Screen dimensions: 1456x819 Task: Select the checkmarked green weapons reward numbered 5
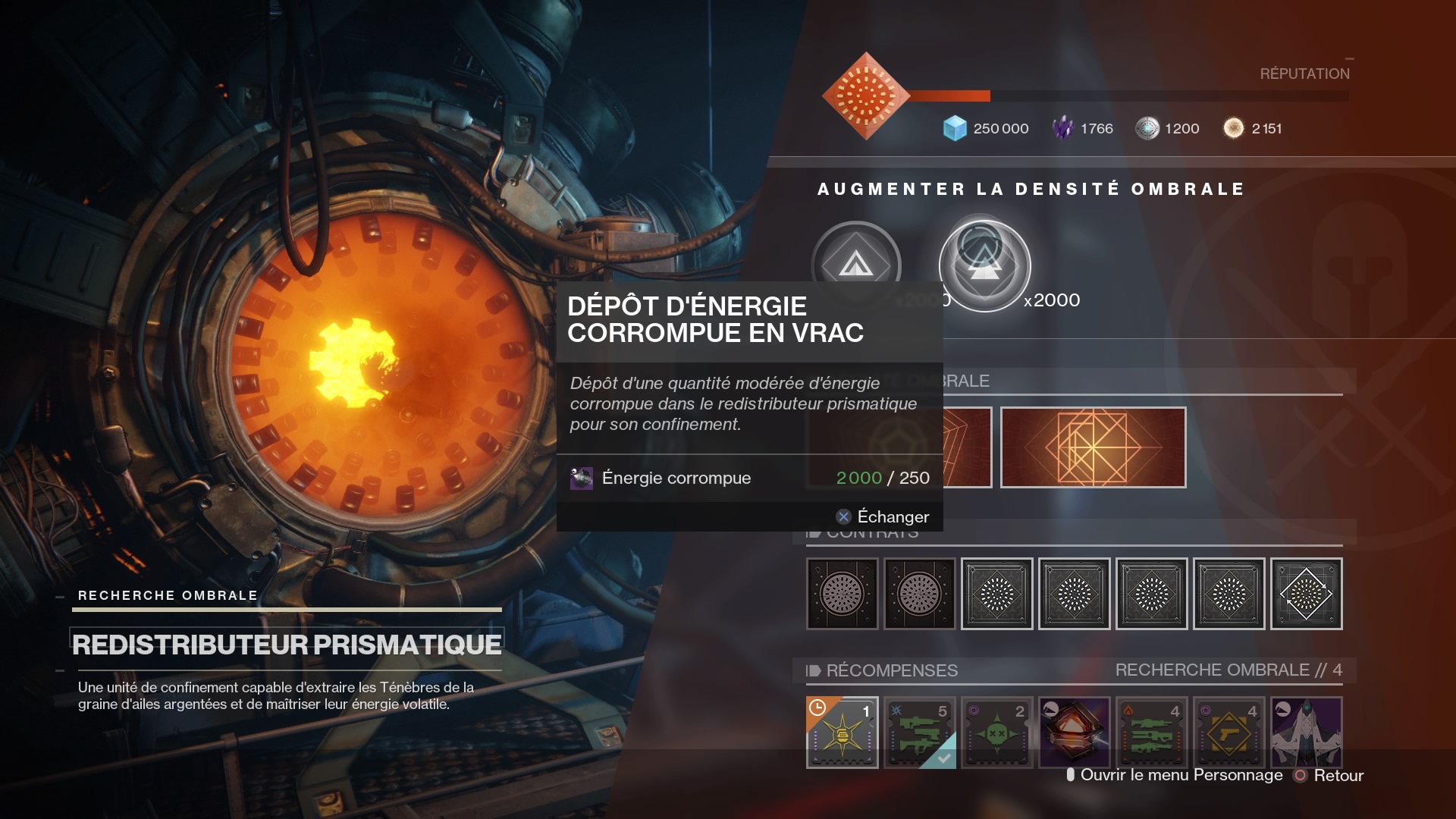(919, 732)
